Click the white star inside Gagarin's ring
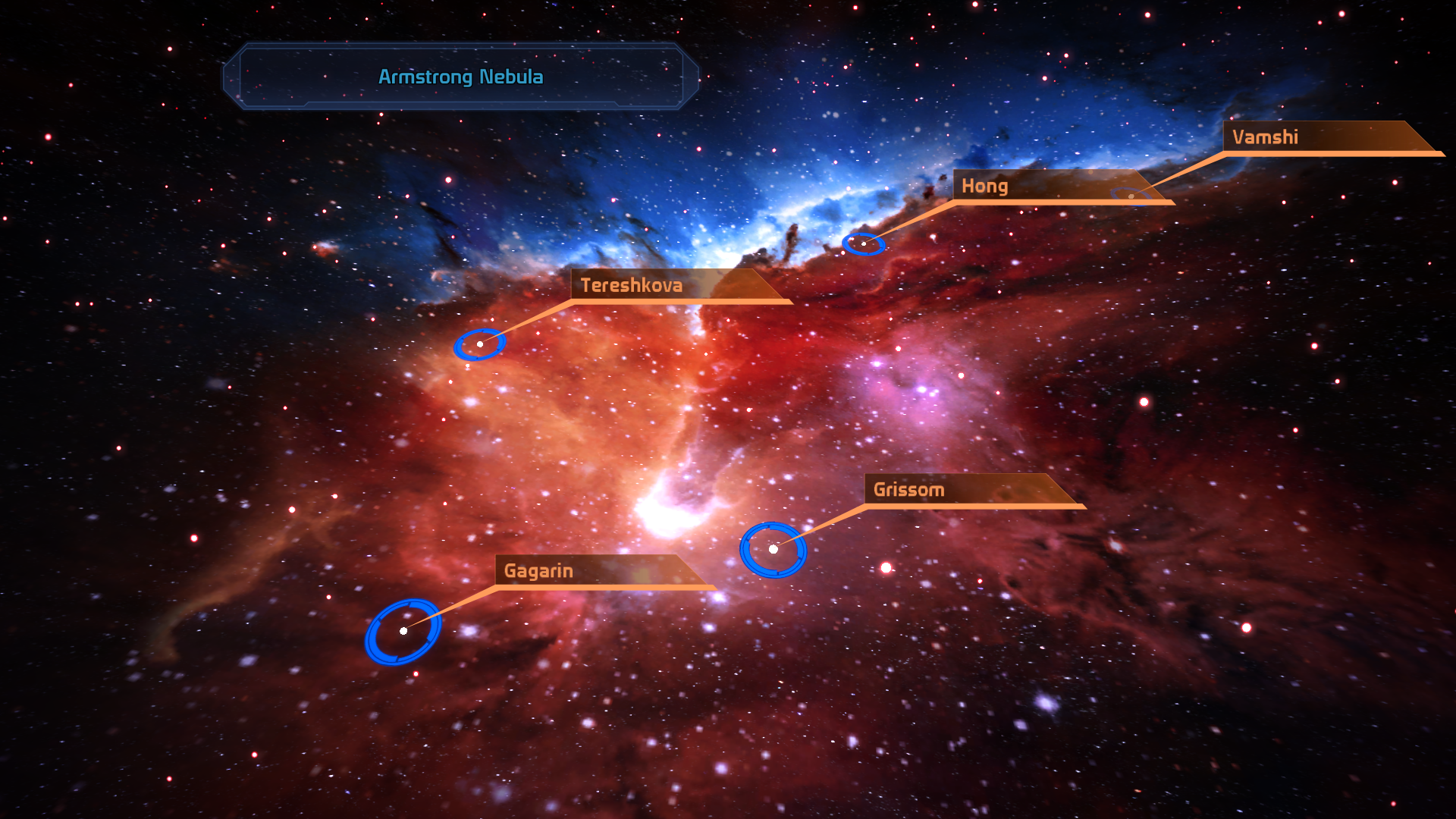This screenshot has height=819, width=1456. [x=404, y=631]
